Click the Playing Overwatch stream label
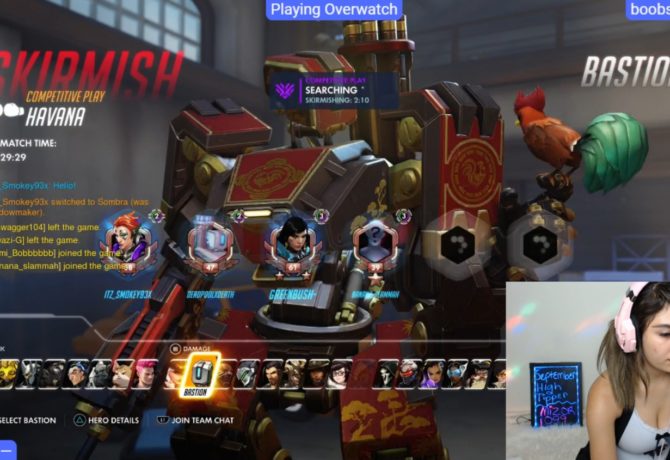Image resolution: width=670 pixels, height=460 pixels. point(336,10)
